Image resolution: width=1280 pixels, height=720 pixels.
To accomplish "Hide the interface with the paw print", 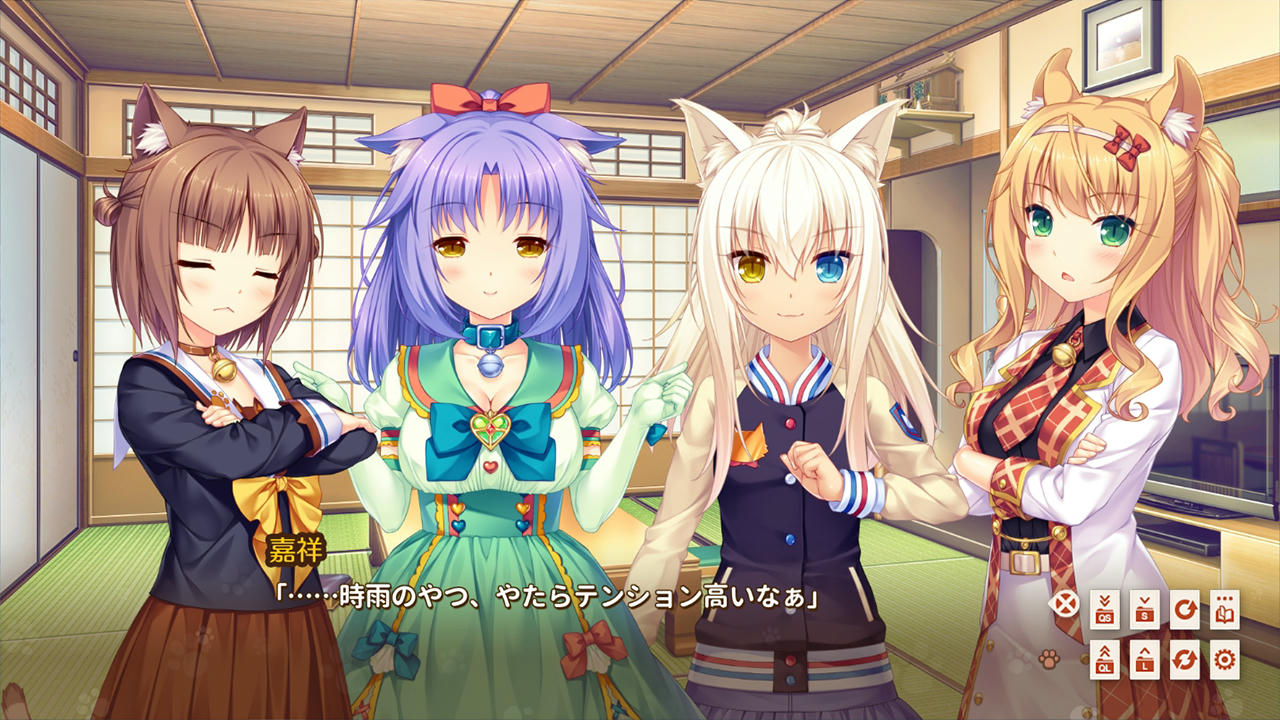I will click(1048, 659).
